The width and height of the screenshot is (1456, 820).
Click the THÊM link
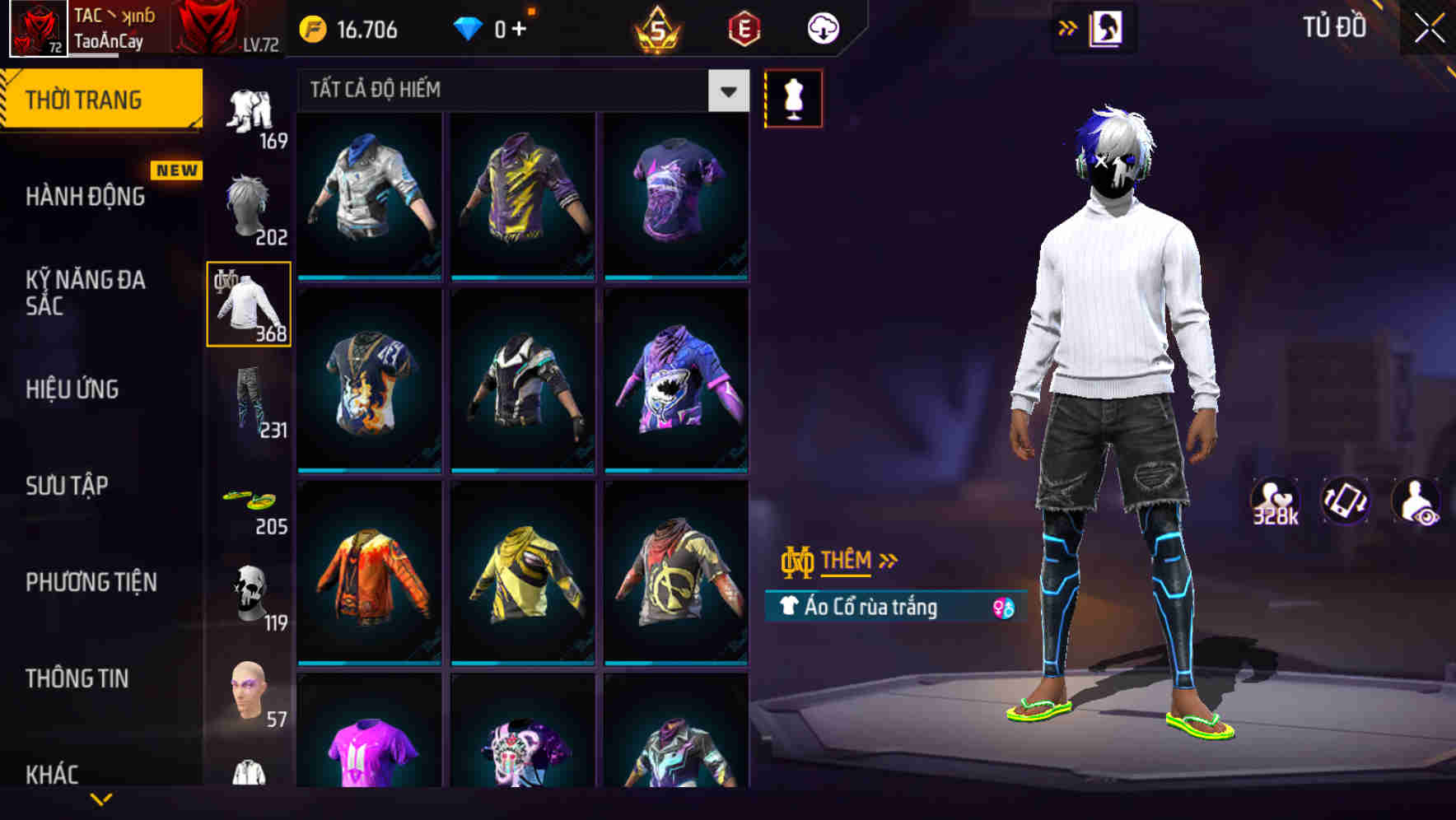click(847, 561)
